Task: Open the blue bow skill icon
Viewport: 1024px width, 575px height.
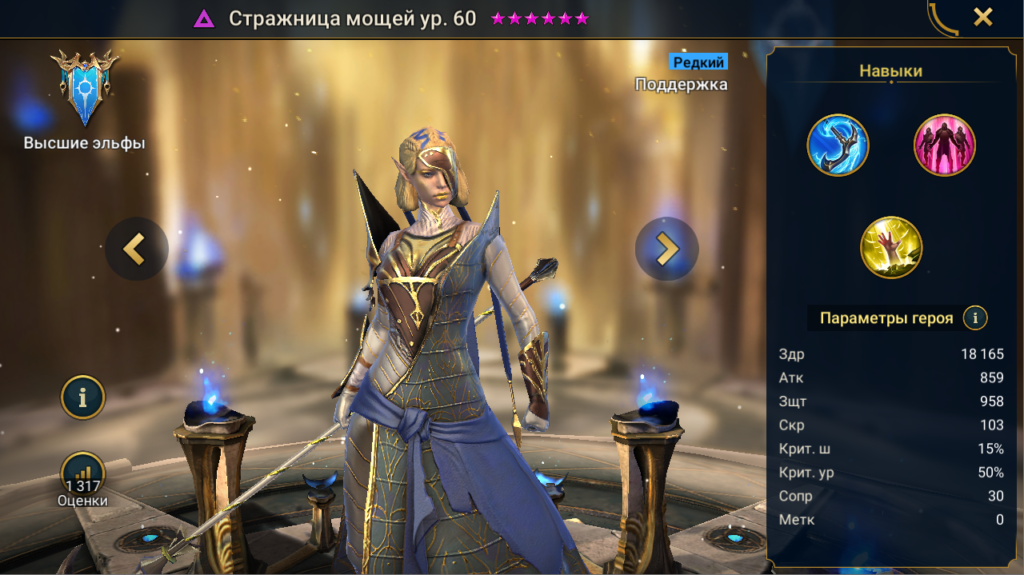Action: tap(838, 145)
